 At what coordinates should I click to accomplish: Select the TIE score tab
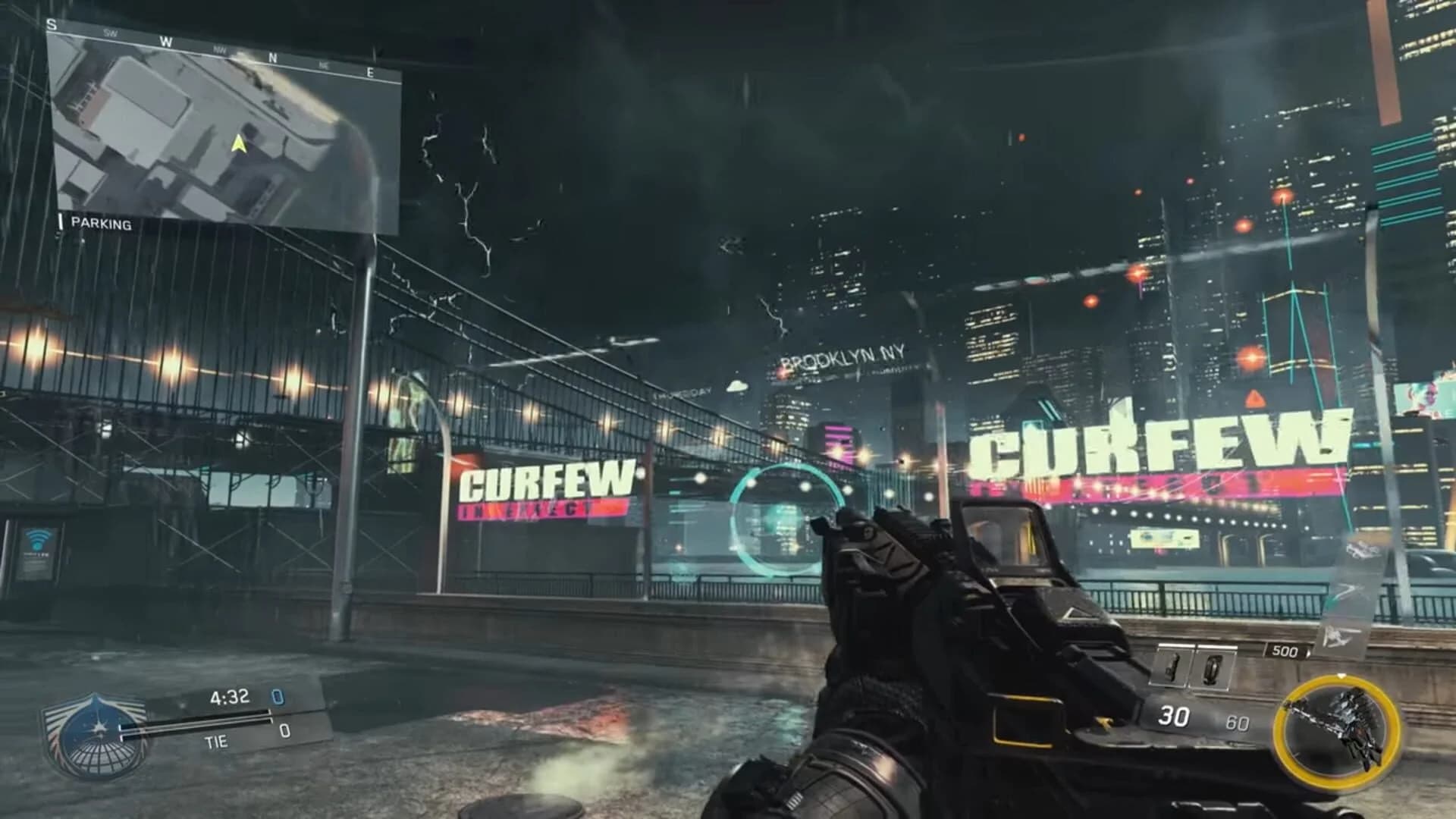tap(215, 742)
